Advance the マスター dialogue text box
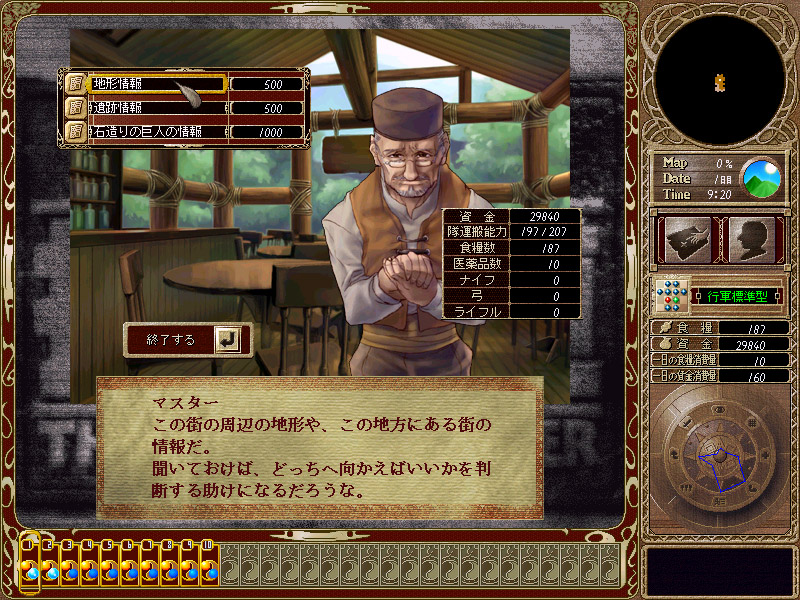This screenshot has width=800, height=600. pos(320,447)
